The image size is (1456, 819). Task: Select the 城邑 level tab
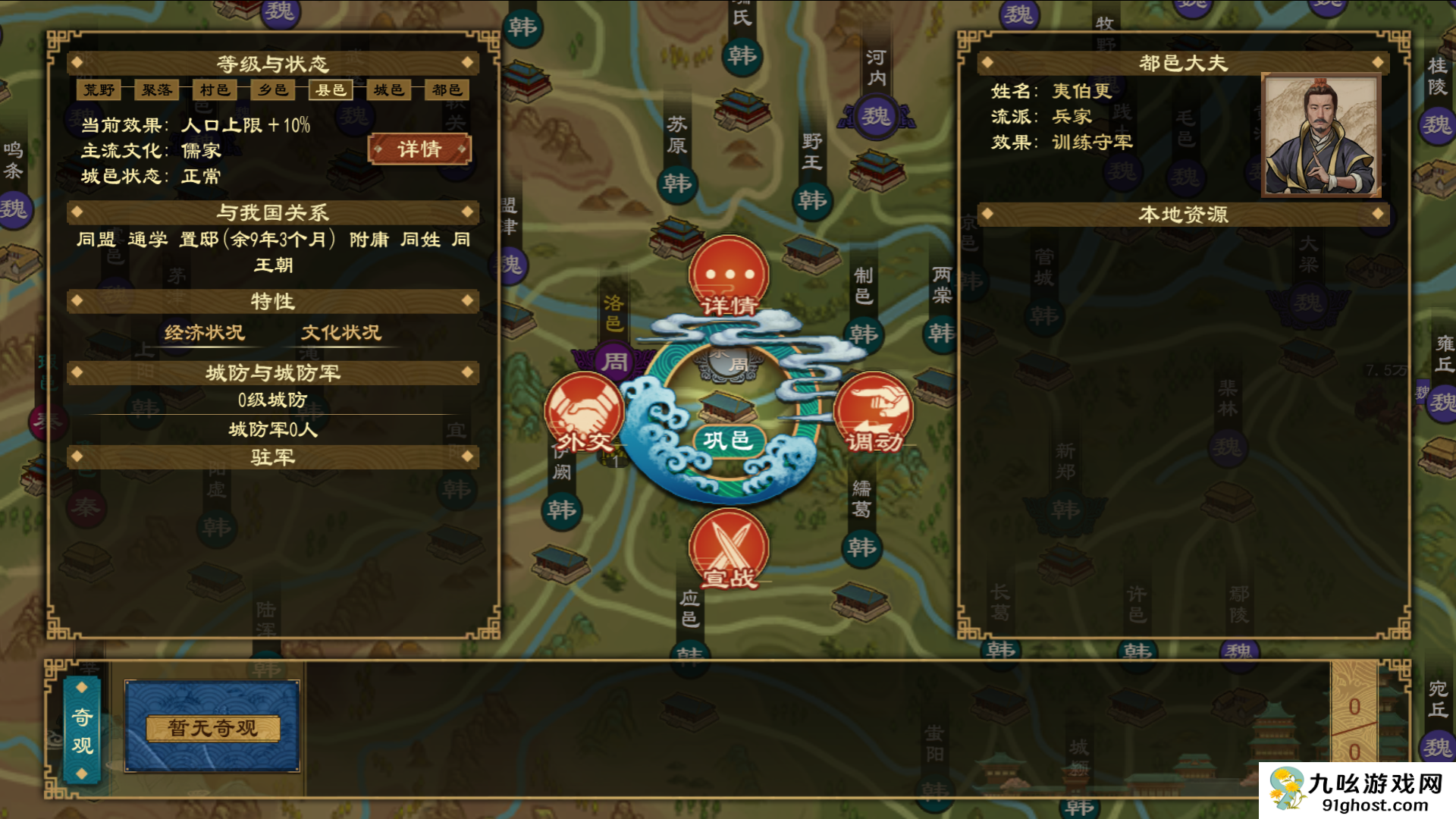tap(389, 90)
